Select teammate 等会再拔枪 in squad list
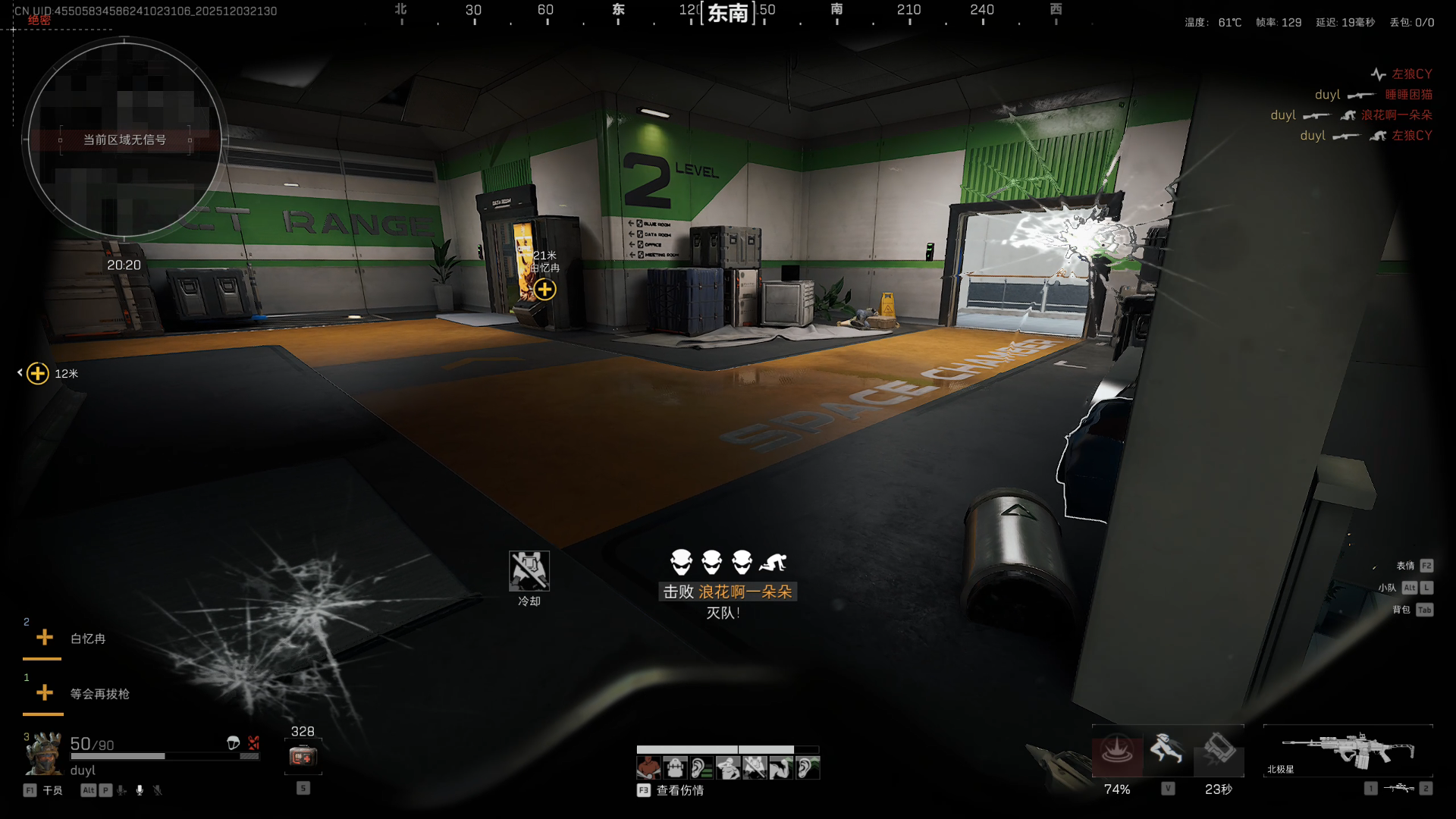 tap(99, 694)
